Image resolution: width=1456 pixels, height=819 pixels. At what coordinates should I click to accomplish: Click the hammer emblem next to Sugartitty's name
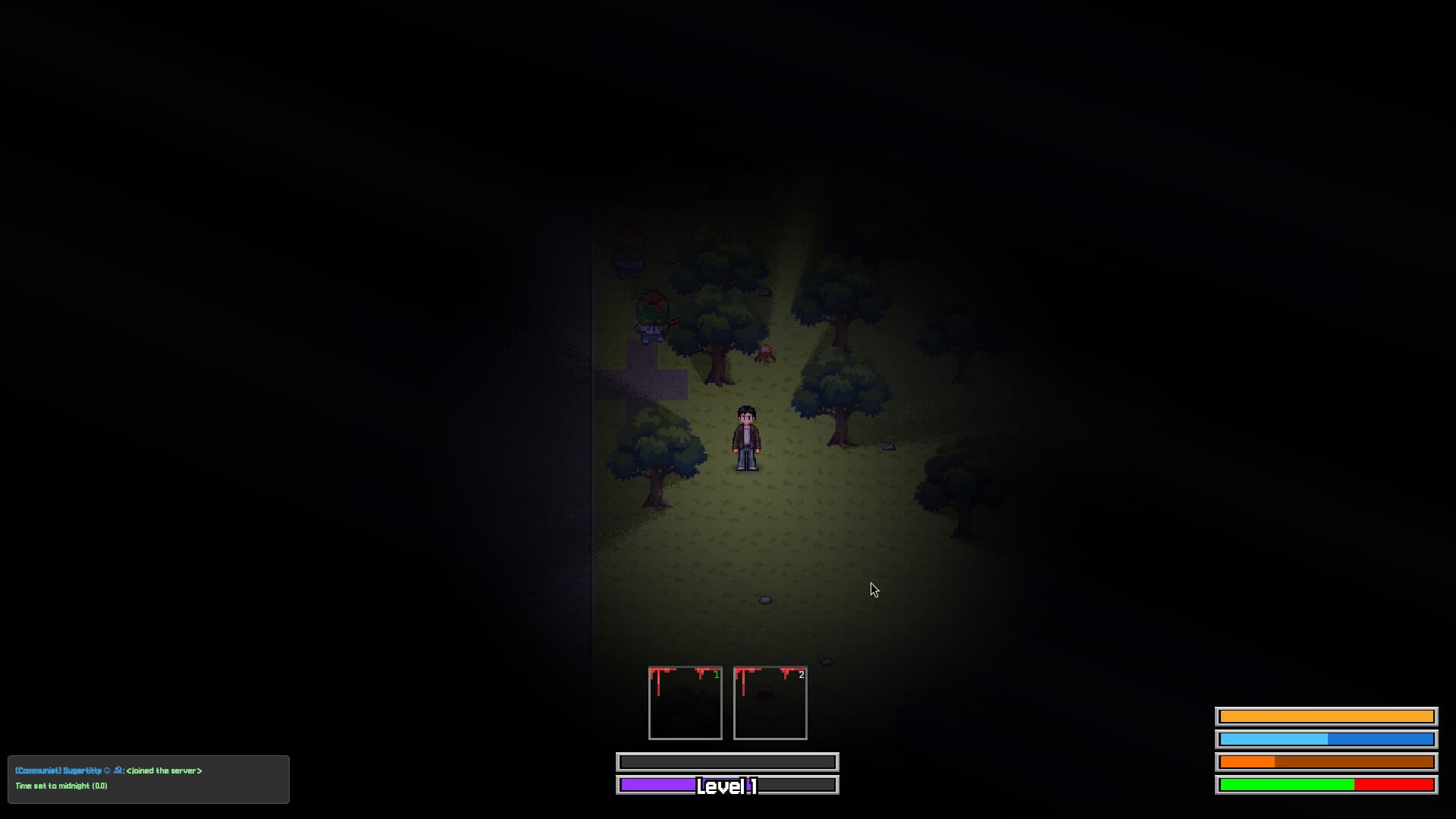(x=118, y=770)
